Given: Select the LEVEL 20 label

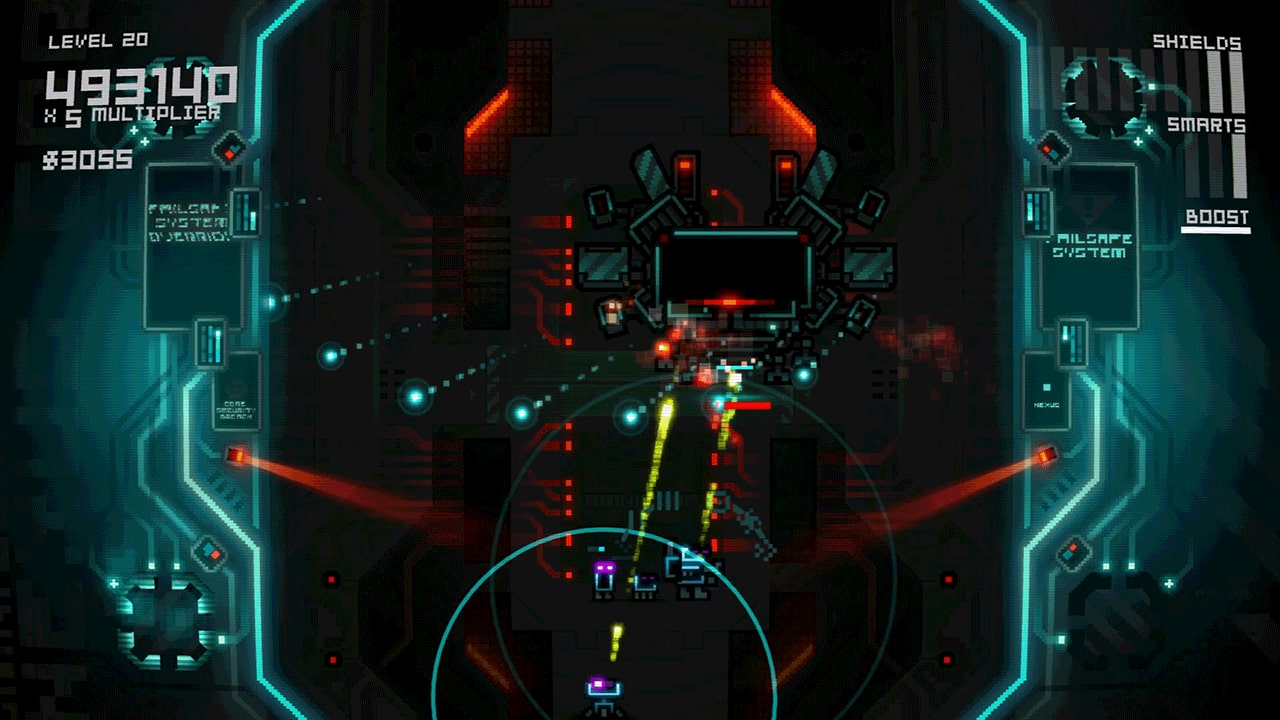Looking at the screenshot, I should pos(96,42).
